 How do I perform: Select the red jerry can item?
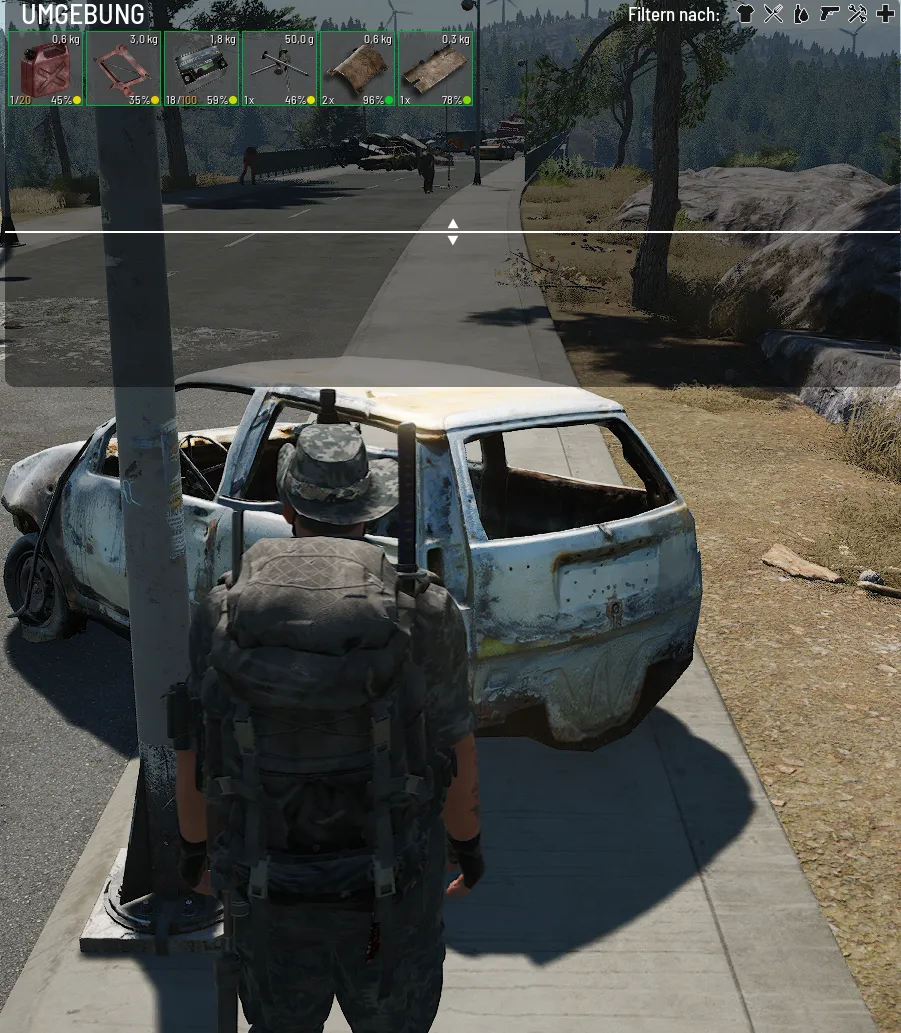pyautogui.click(x=45, y=68)
